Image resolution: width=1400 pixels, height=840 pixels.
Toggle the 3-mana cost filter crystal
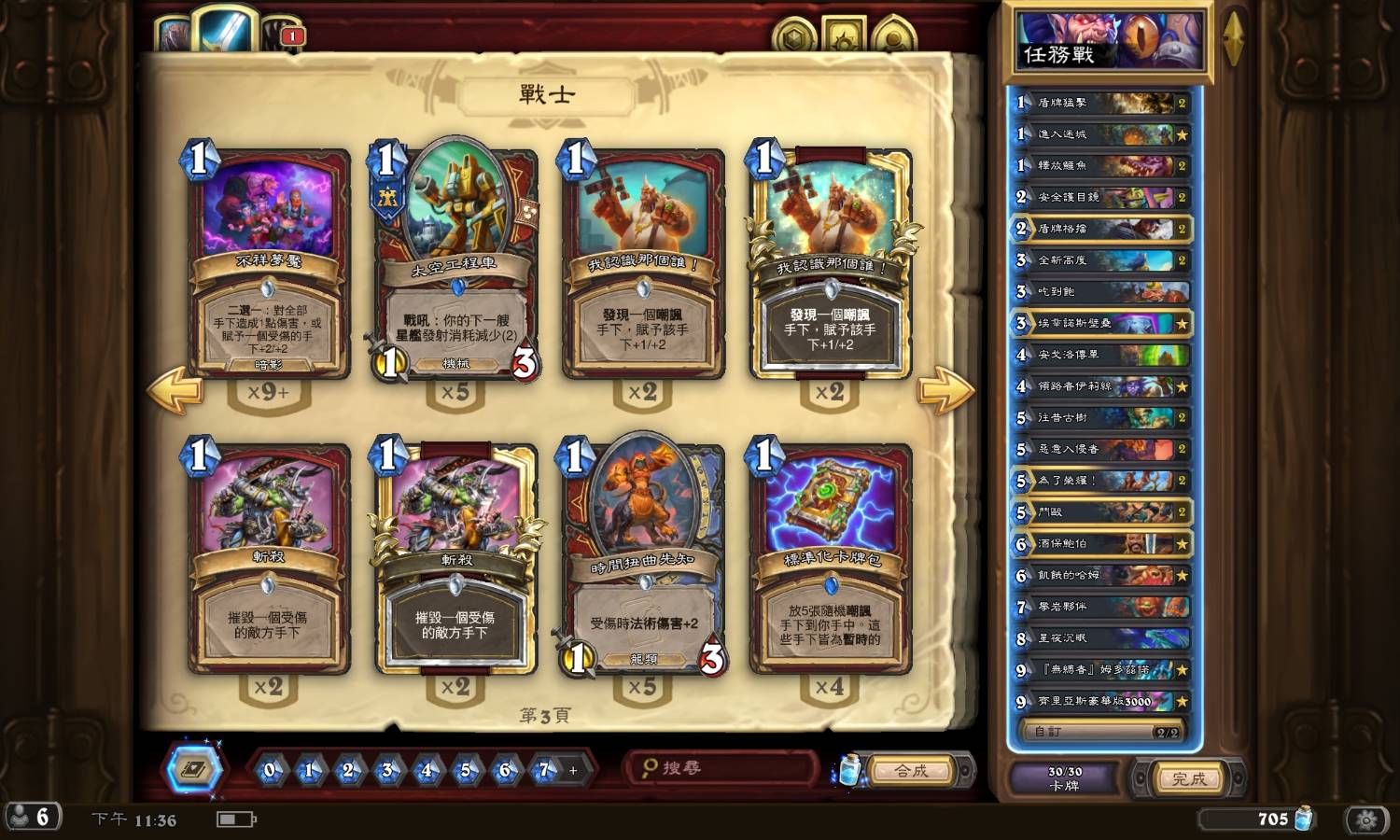[385, 771]
